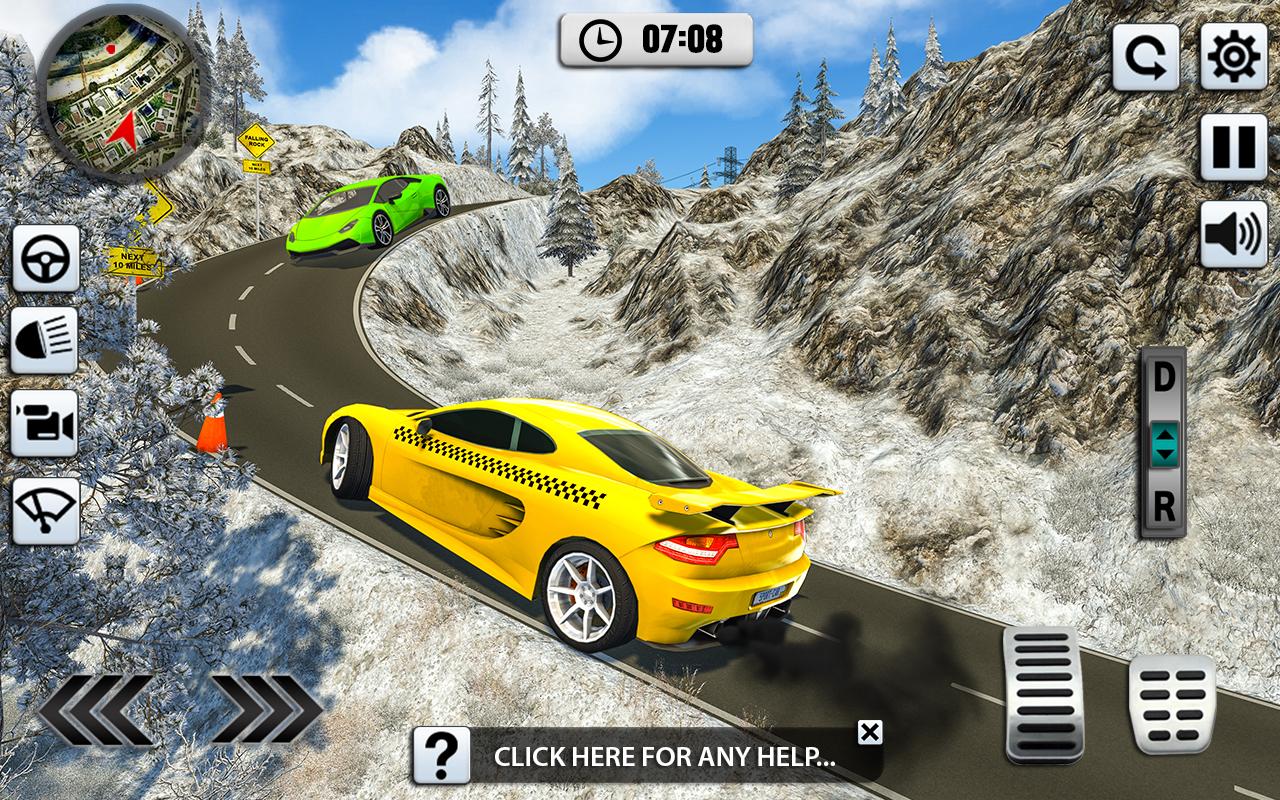Click the restart level arrow button

pos(1146,58)
